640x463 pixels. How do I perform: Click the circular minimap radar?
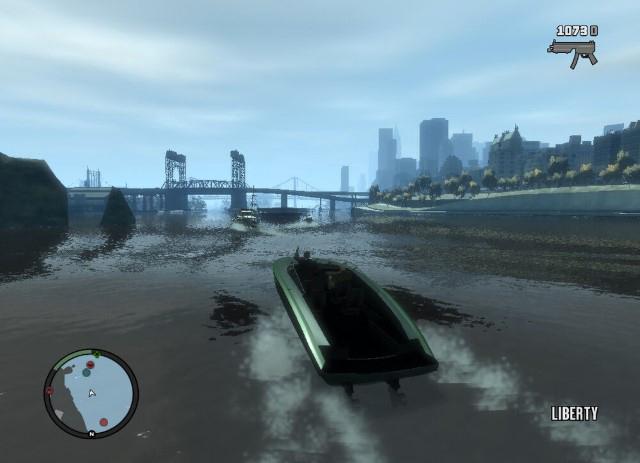[91, 393]
